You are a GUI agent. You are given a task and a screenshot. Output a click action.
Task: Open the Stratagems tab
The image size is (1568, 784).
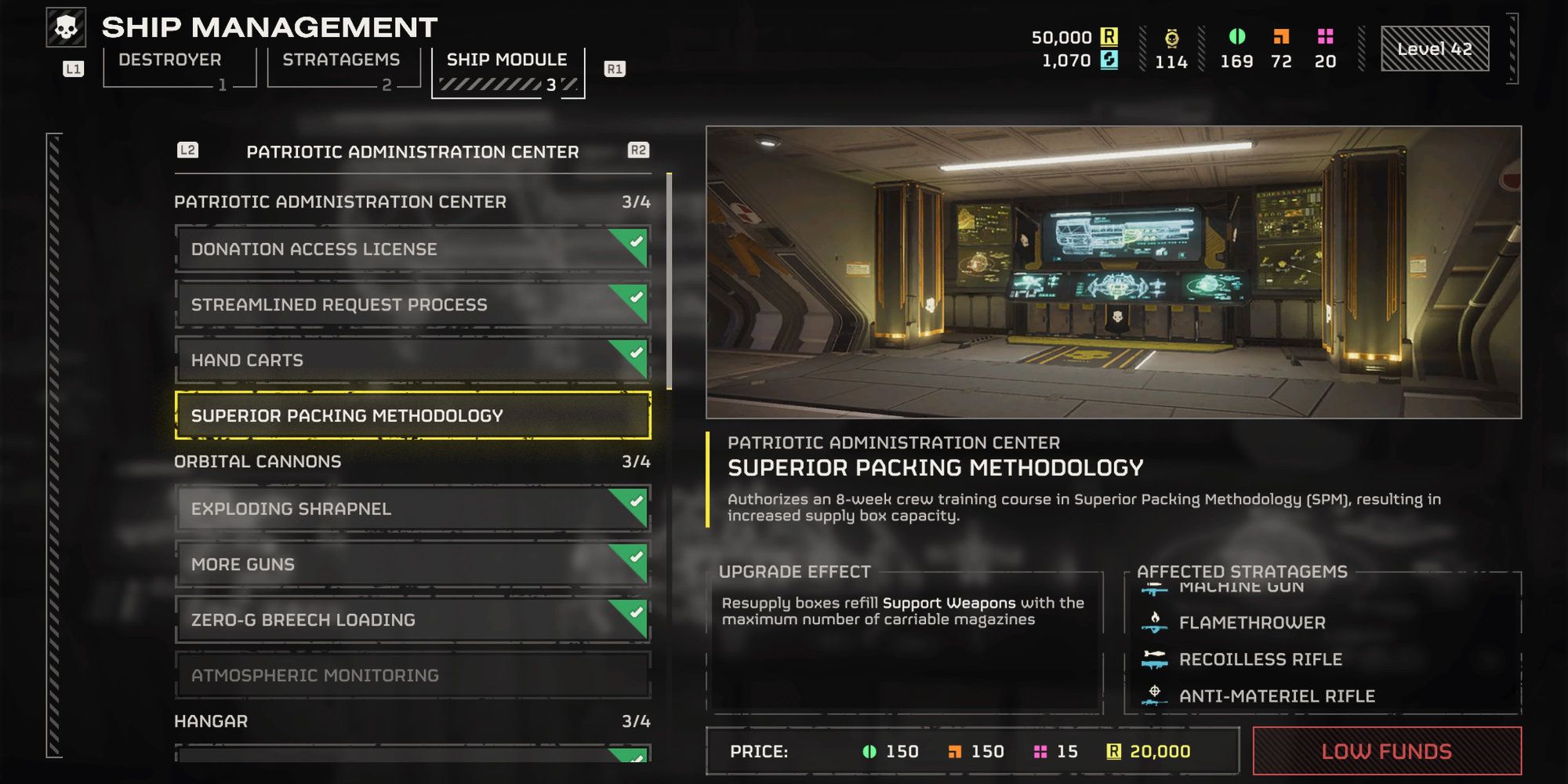pyautogui.click(x=341, y=60)
